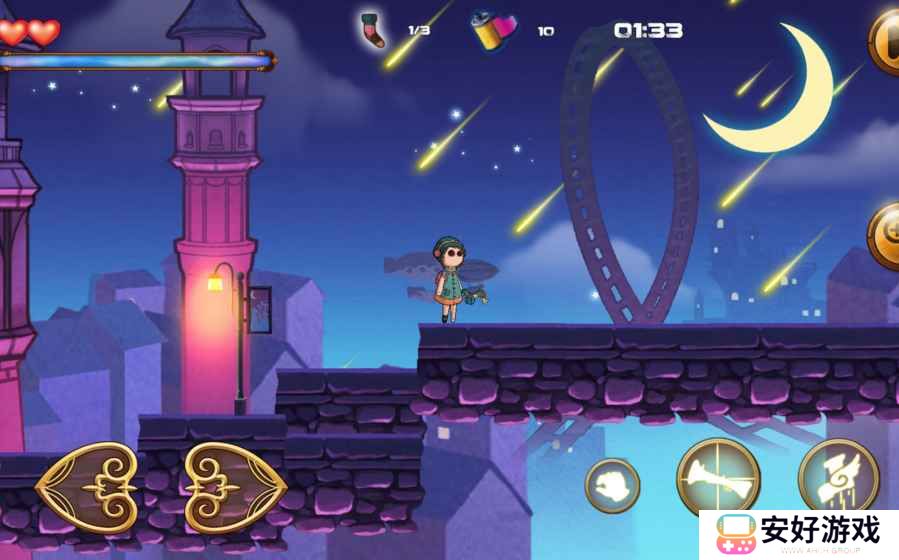Screen dimensions: 899x560
Task: Use the small white punch action button
Action: pos(612,485)
